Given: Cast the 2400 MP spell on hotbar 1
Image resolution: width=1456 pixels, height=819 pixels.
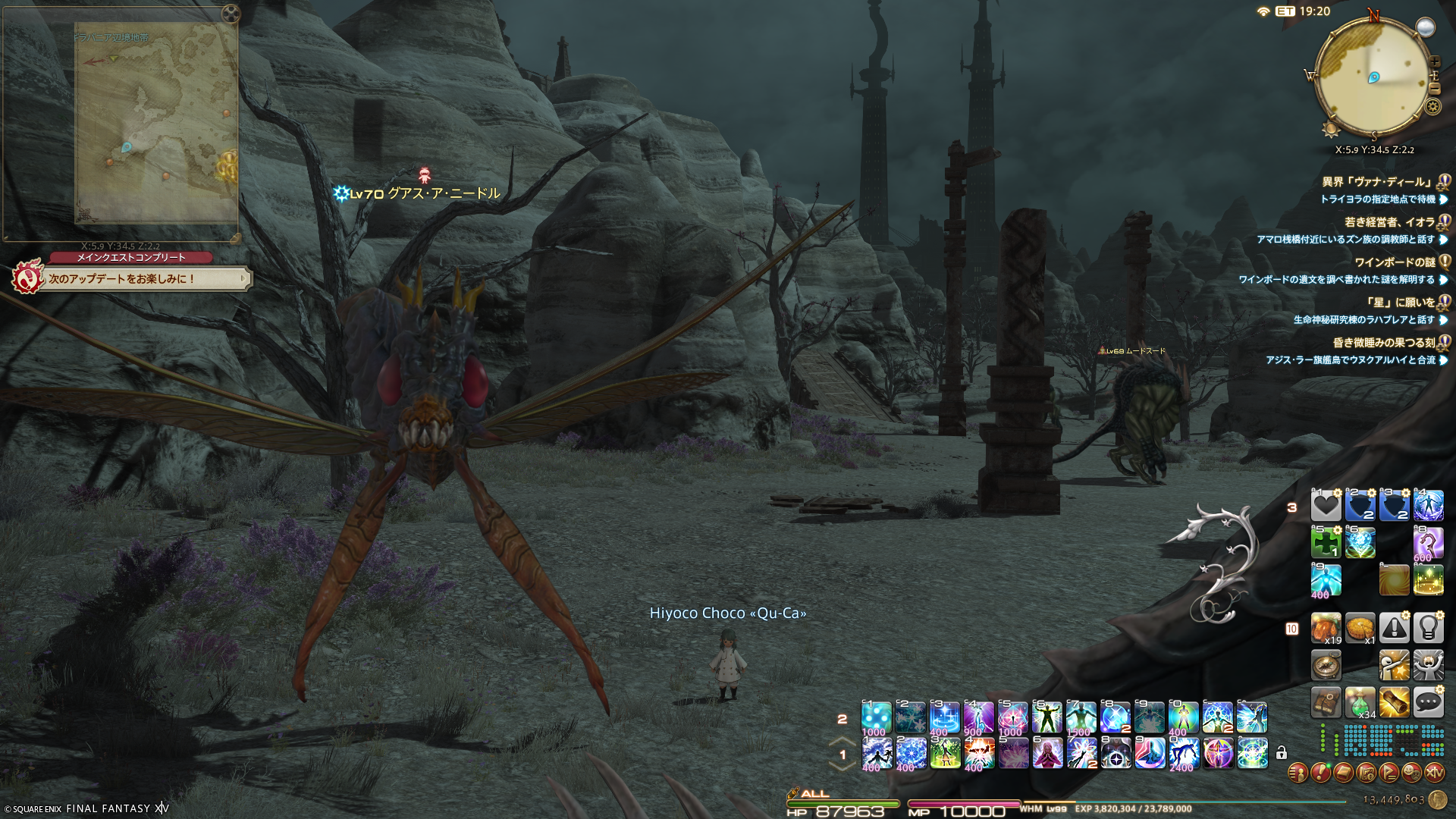Looking at the screenshot, I should point(1183,754).
